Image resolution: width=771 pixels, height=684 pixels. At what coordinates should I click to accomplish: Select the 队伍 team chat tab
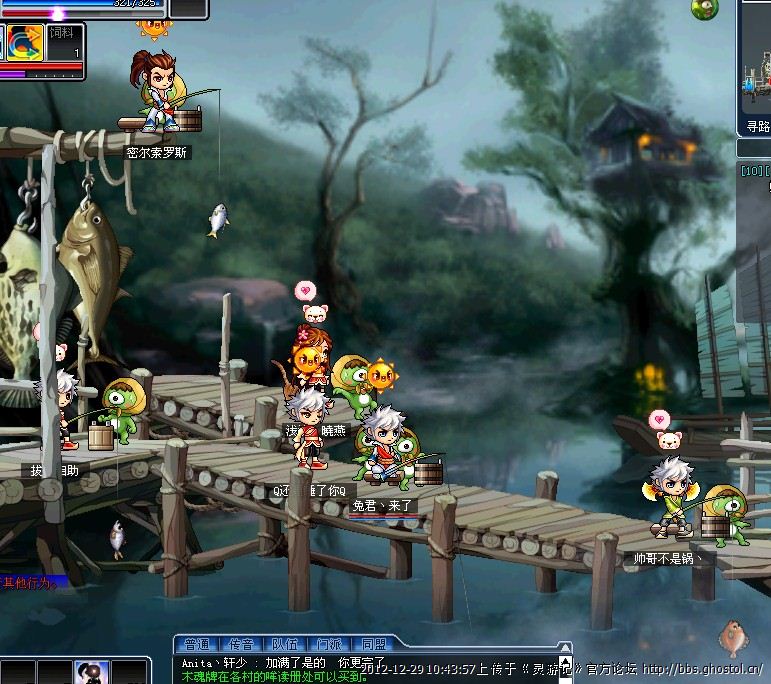[285, 645]
